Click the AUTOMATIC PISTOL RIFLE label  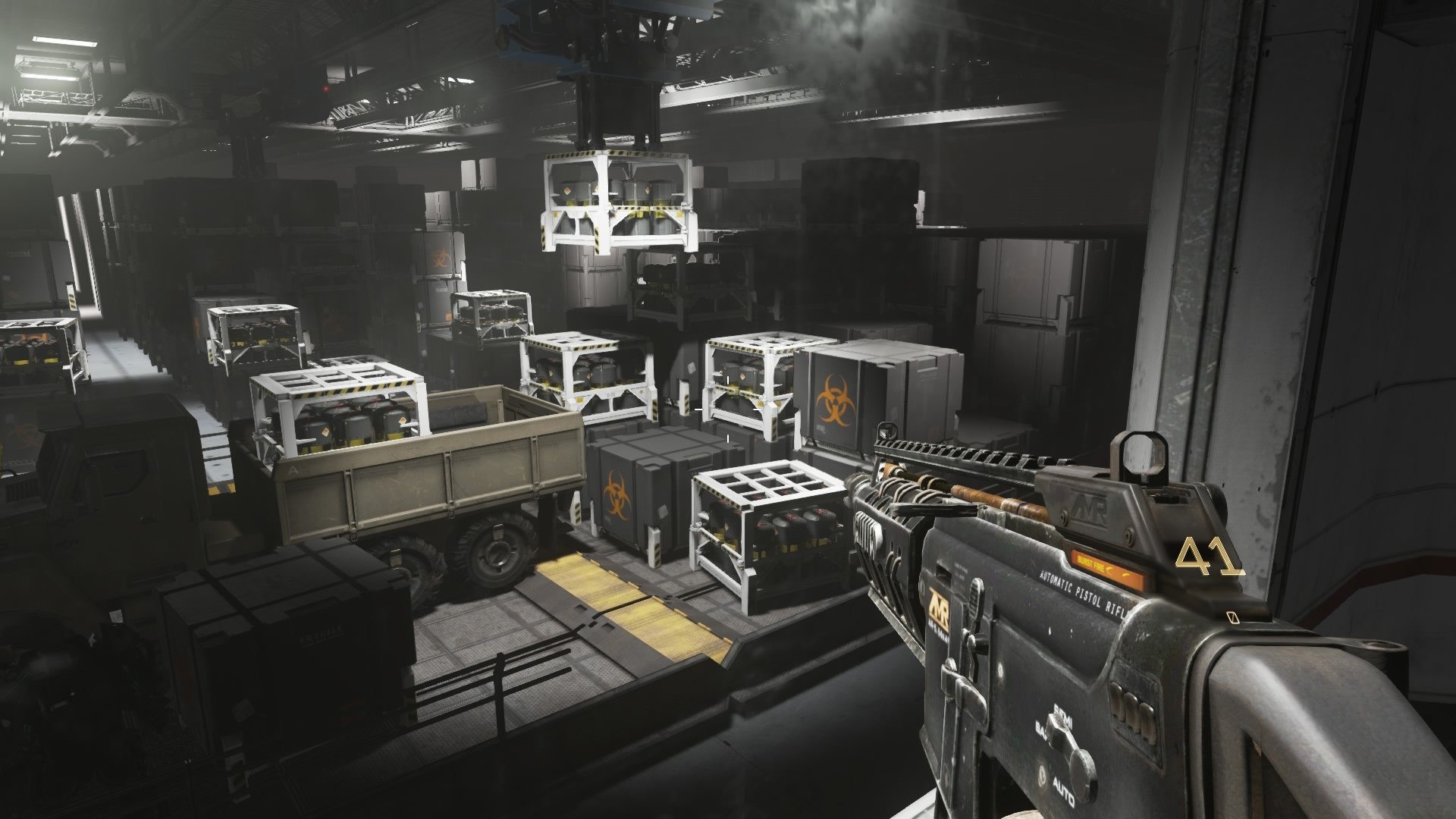point(1083,592)
